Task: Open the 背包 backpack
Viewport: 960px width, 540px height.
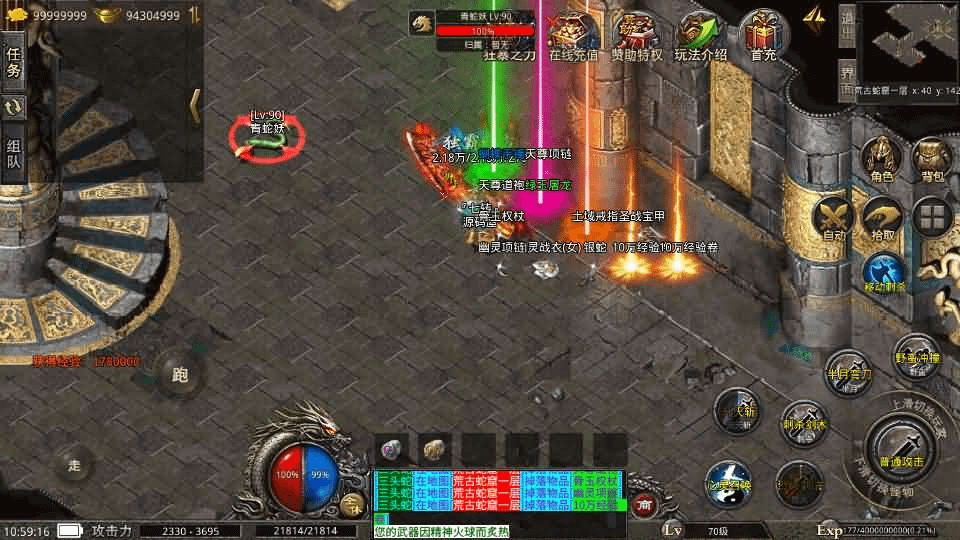Action: (x=932, y=159)
